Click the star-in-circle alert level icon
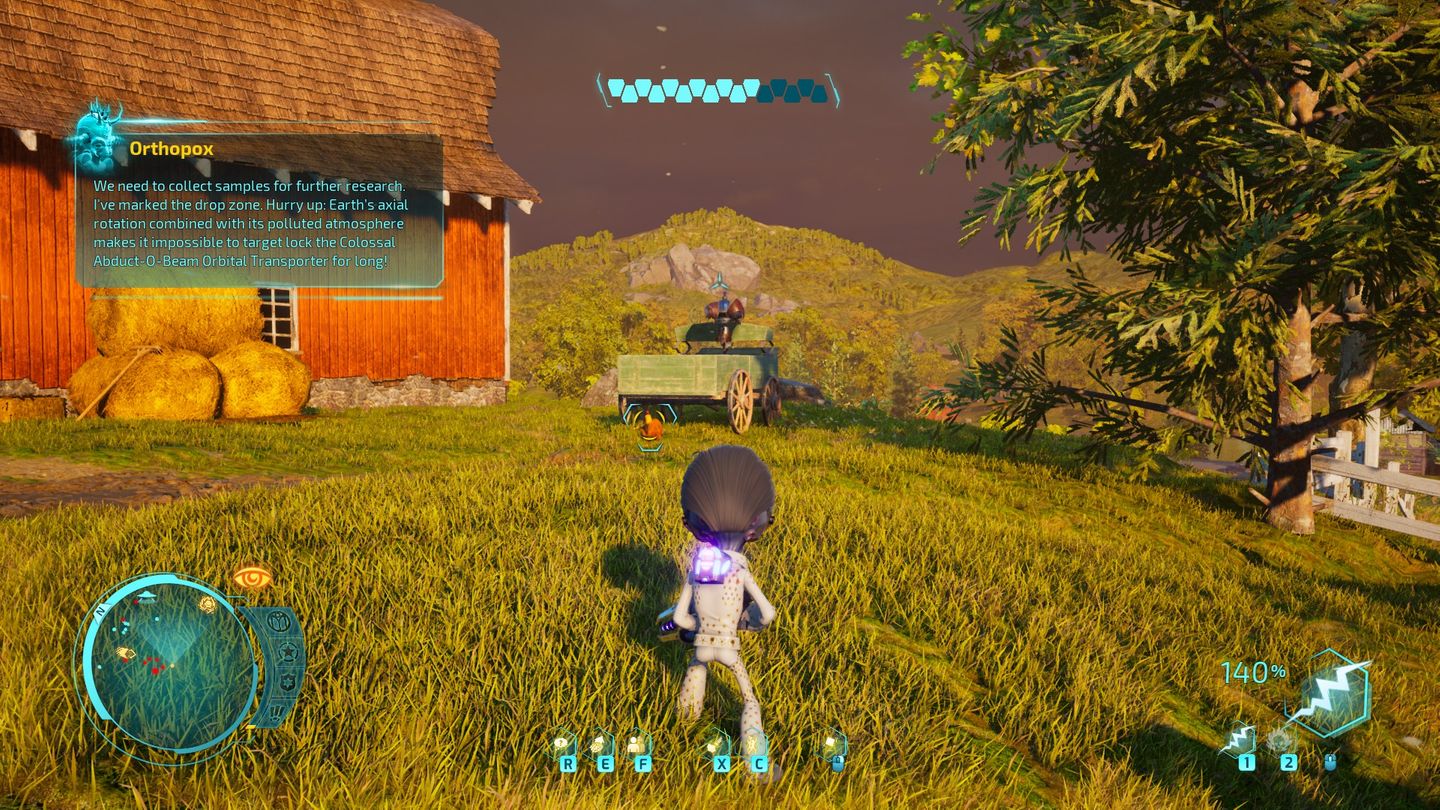The height and width of the screenshot is (810, 1440). pos(288,653)
